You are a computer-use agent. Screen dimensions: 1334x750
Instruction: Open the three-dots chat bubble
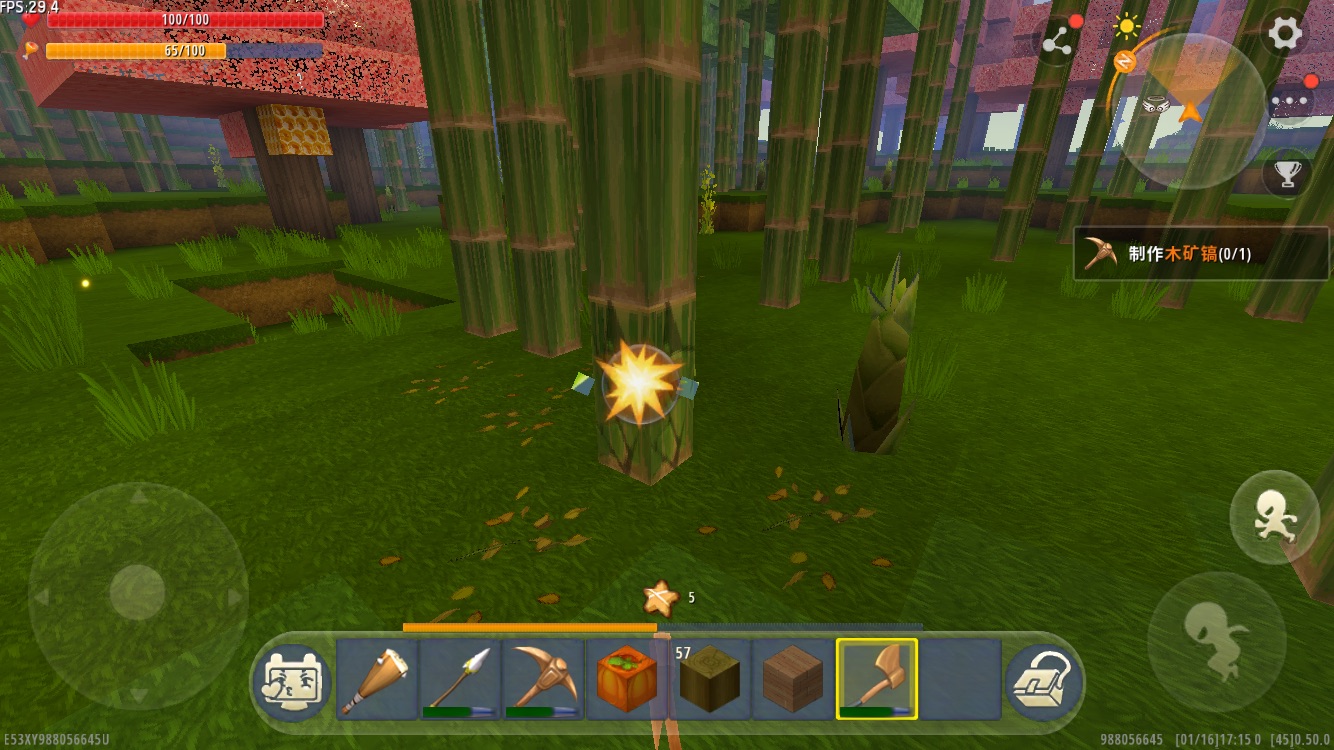(1288, 100)
